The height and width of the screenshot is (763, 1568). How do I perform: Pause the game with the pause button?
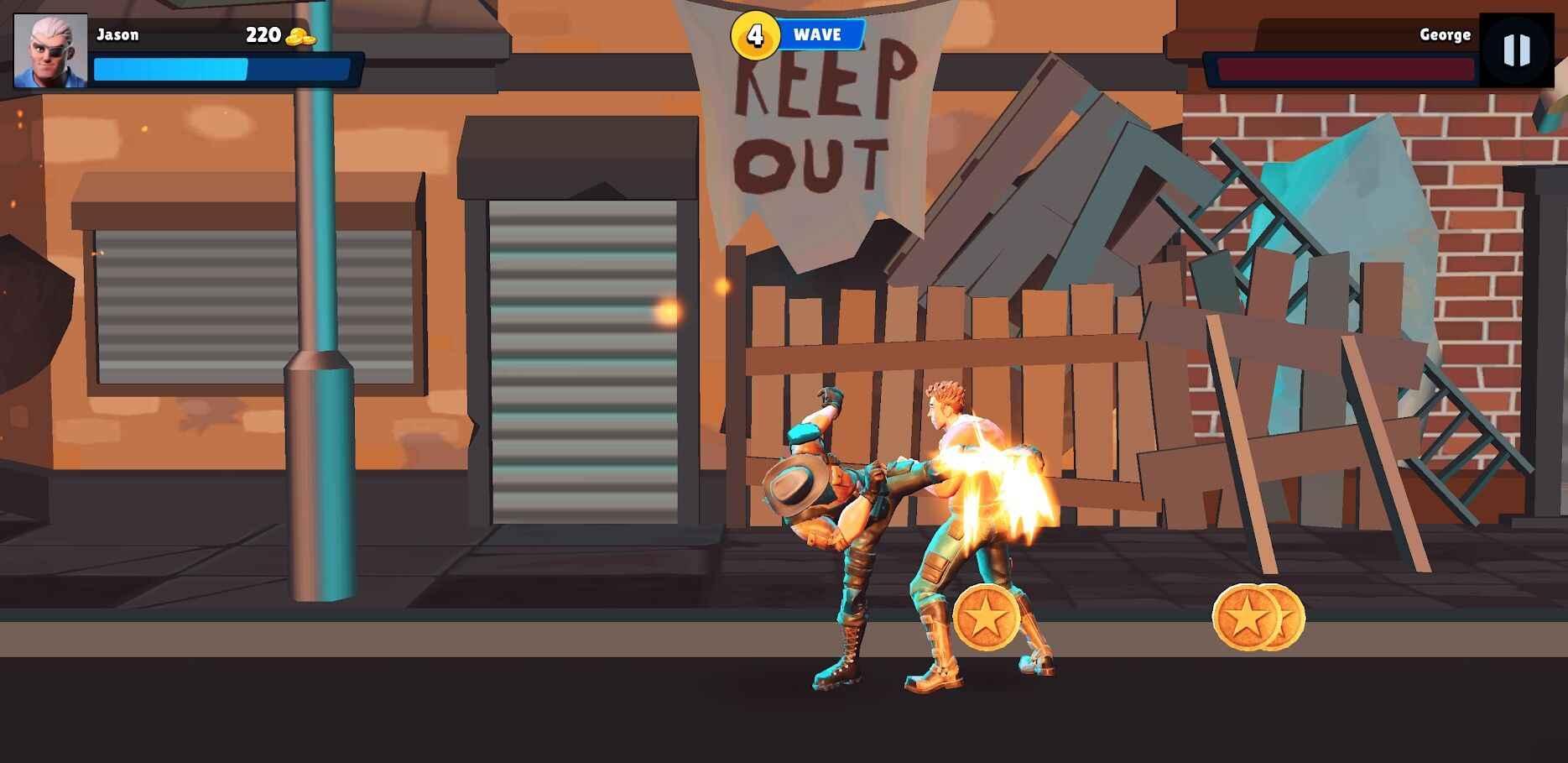[1516, 50]
